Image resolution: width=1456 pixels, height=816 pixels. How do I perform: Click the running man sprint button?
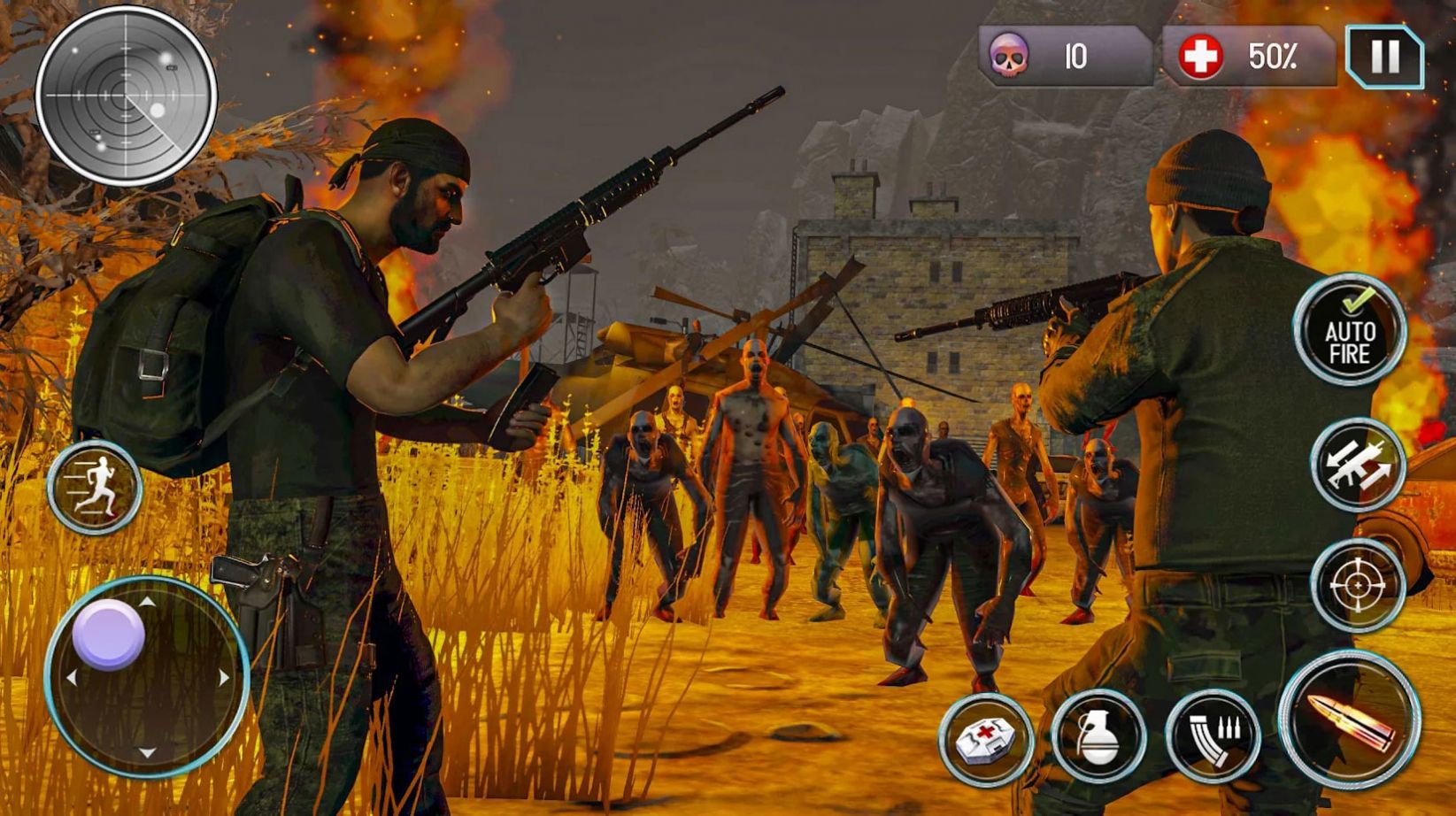click(96, 487)
